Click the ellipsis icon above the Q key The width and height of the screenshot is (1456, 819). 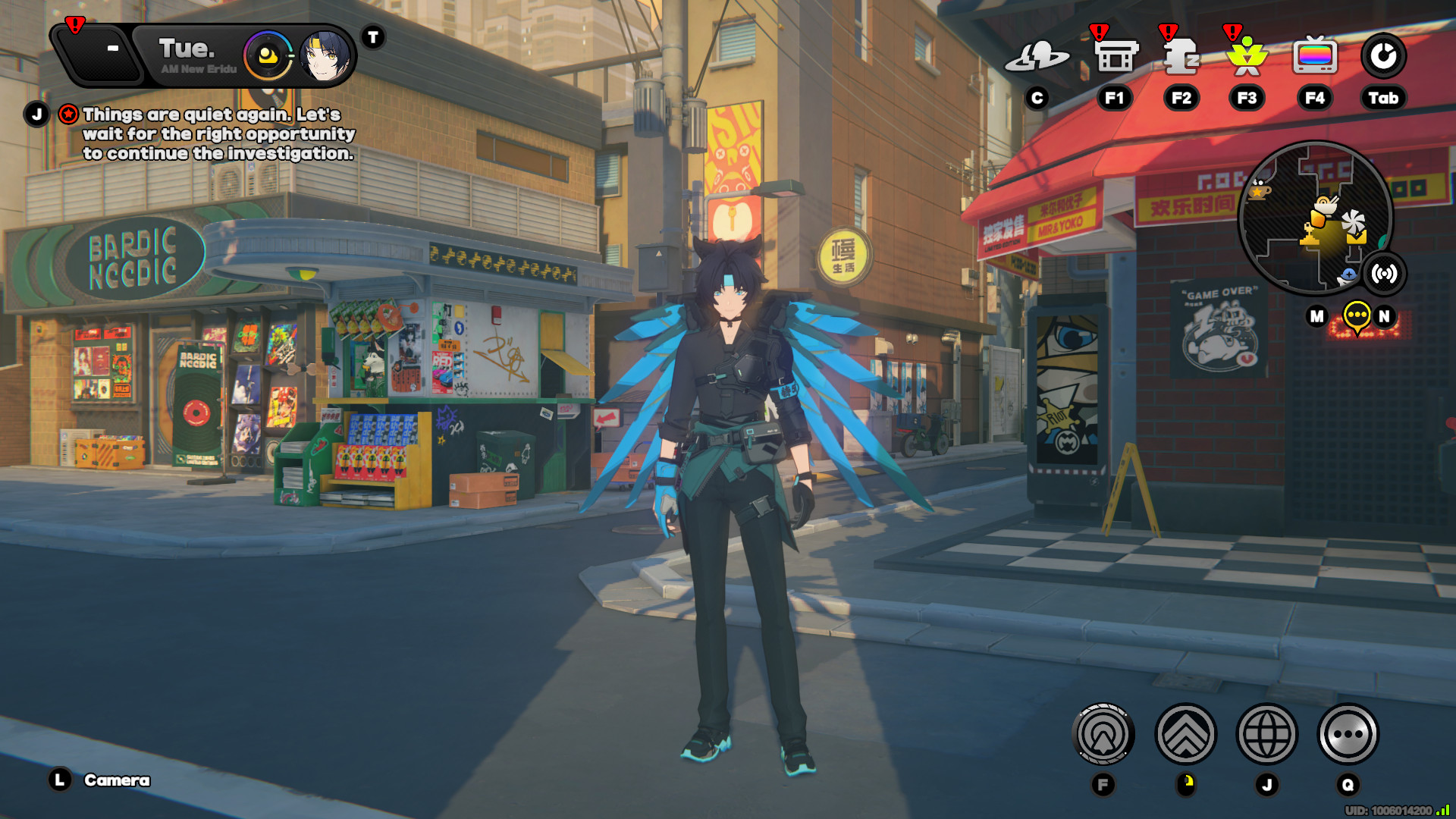[1348, 733]
